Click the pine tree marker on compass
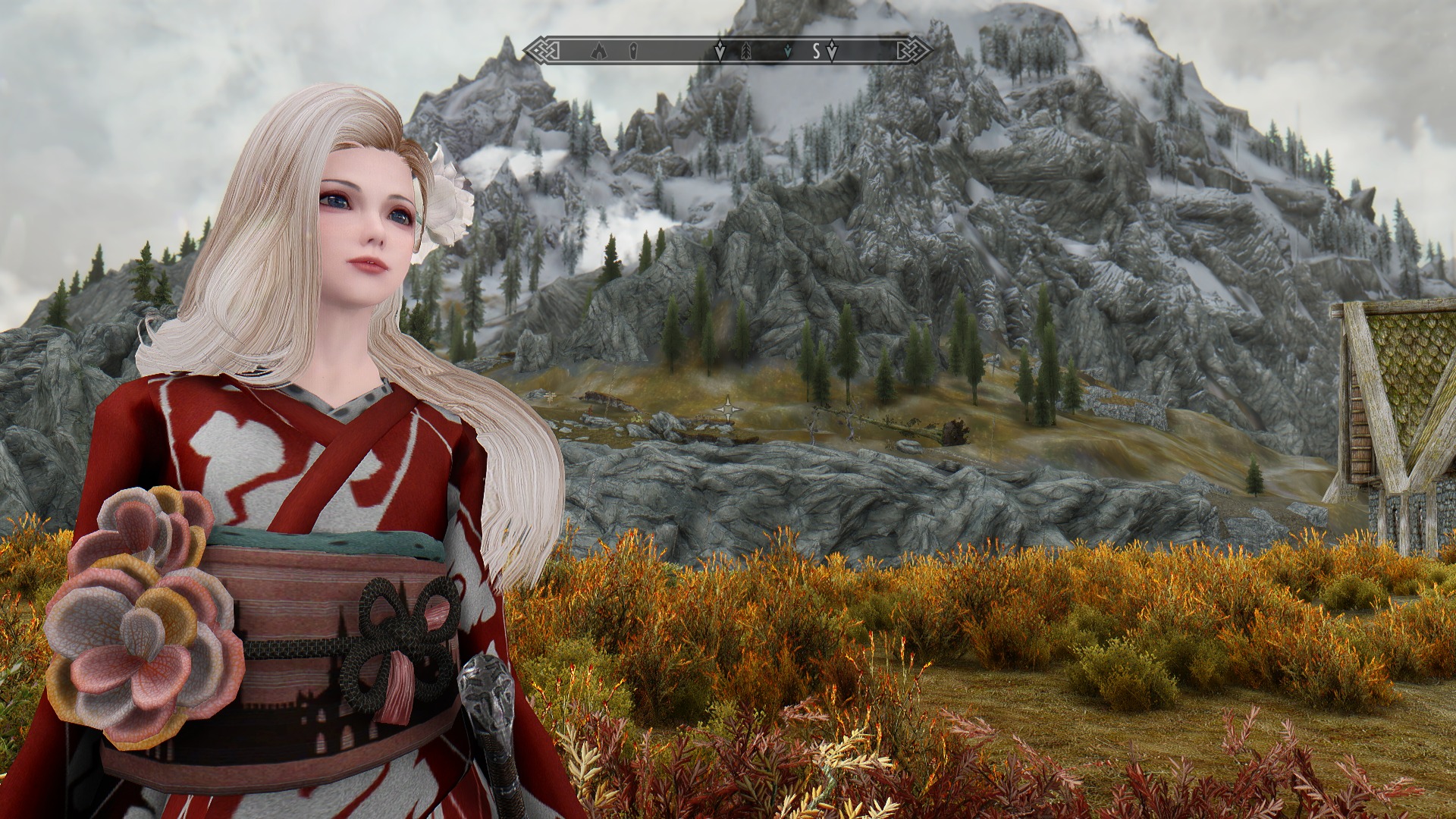The width and height of the screenshot is (1456, 819). [x=745, y=52]
